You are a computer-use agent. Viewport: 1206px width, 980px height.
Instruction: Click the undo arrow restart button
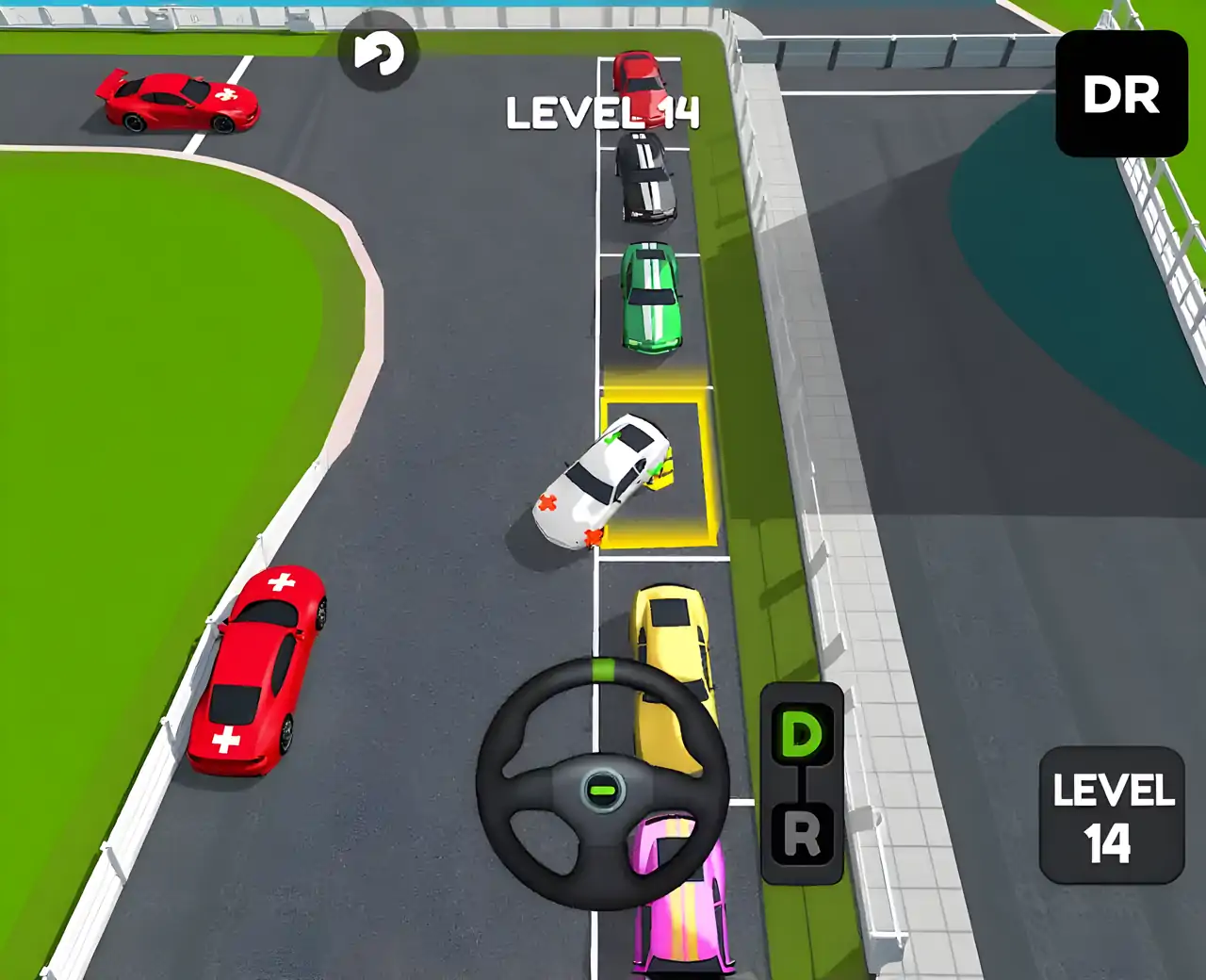click(378, 54)
